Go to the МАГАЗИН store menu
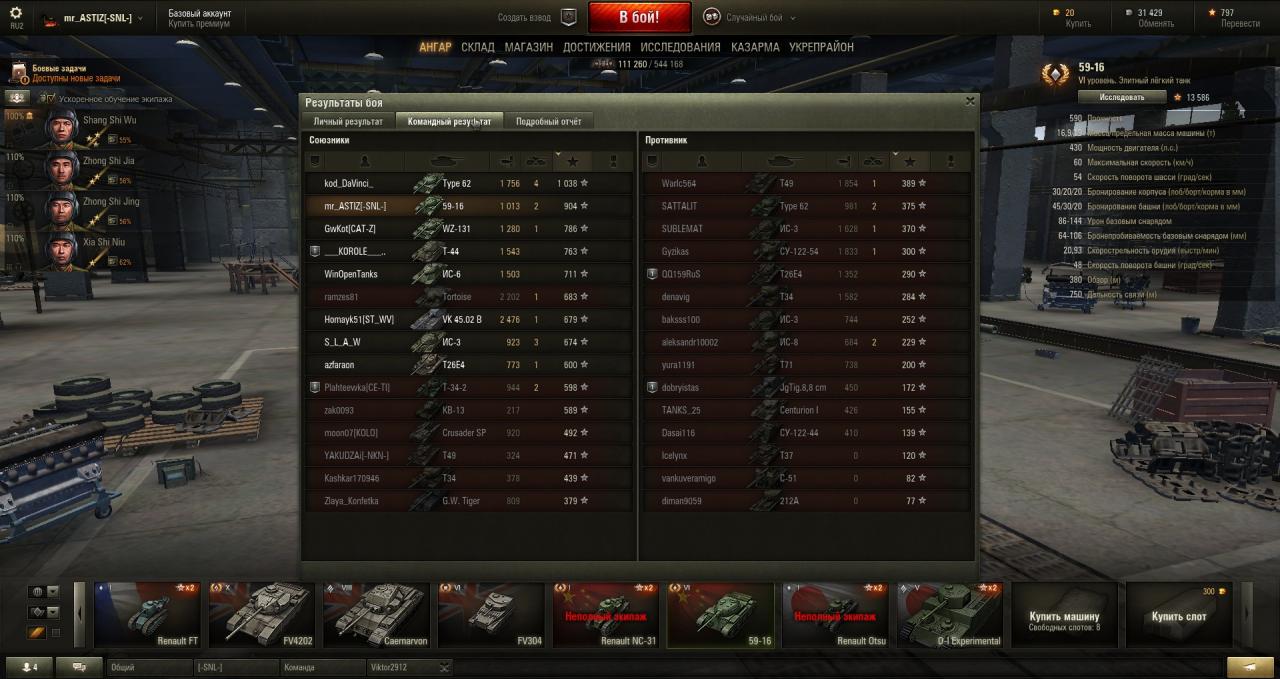 (x=528, y=47)
